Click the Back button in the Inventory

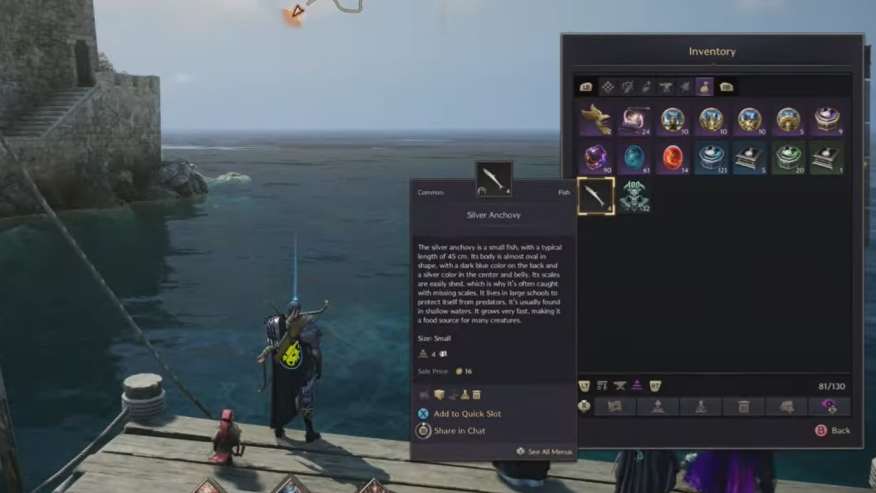coord(834,431)
